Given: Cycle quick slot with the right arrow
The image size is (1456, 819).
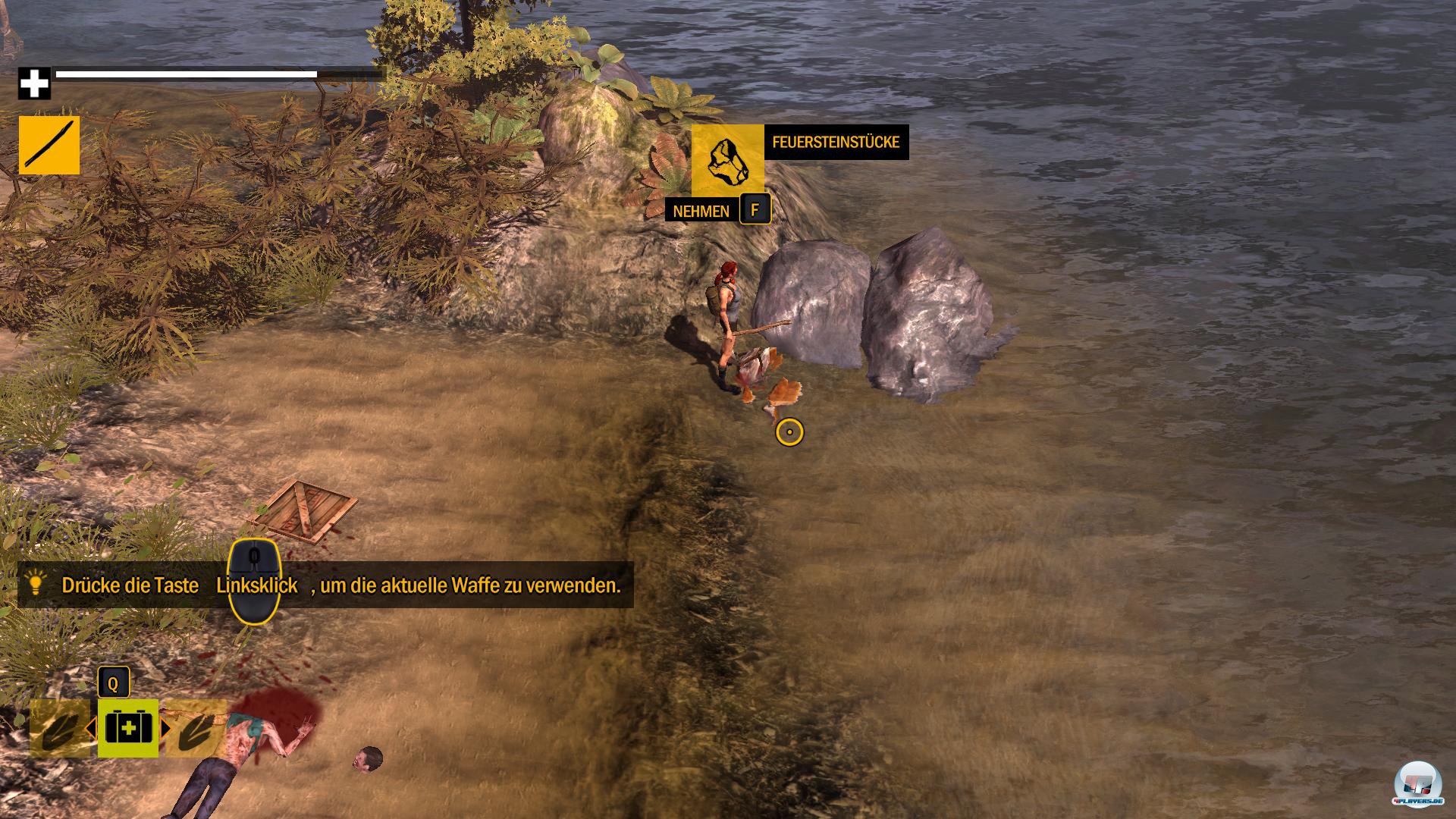Looking at the screenshot, I should click(166, 729).
